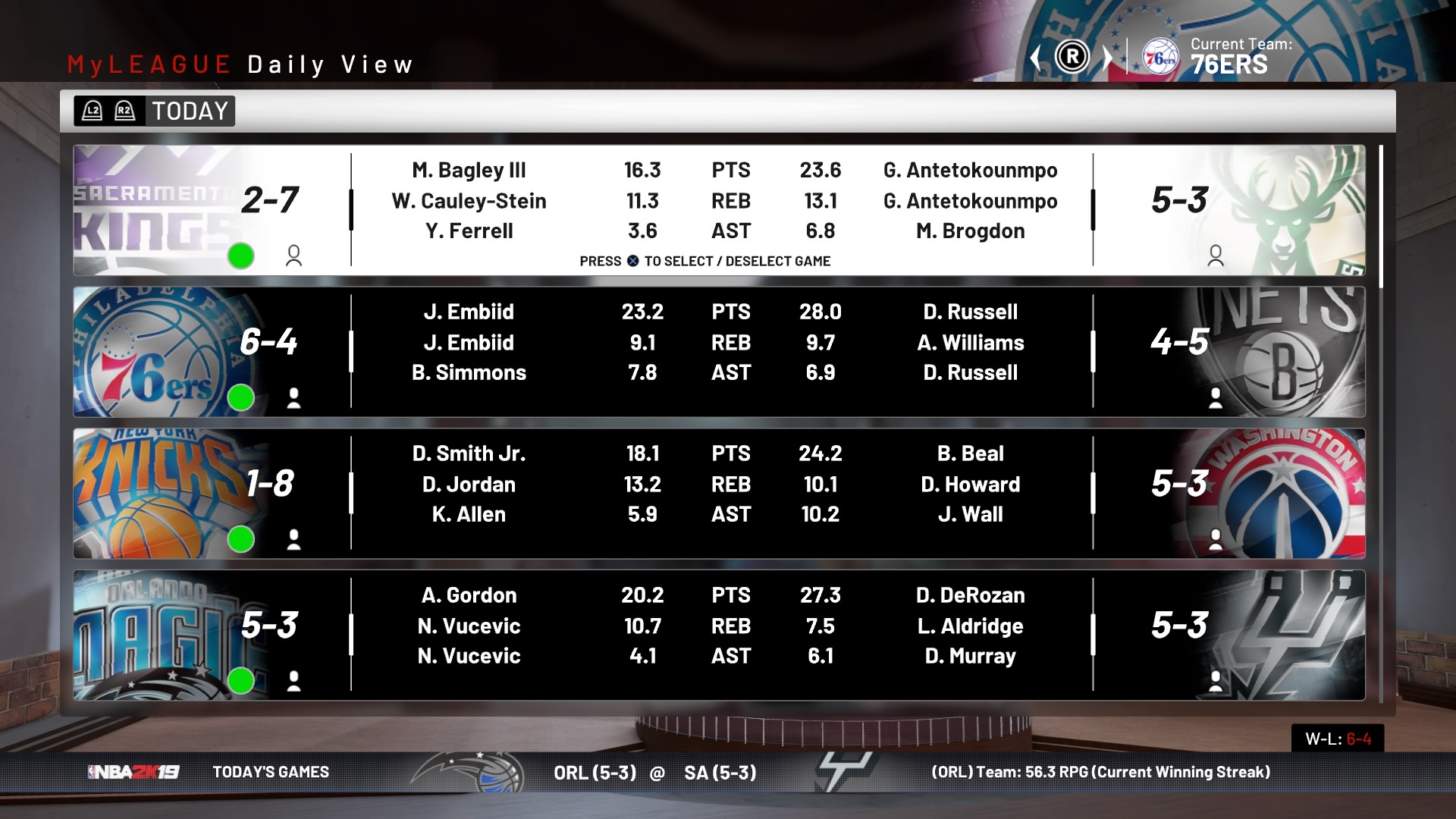Click the 76ers logo next to Current Team
Screen dimensions: 1456x819
(1160, 57)
